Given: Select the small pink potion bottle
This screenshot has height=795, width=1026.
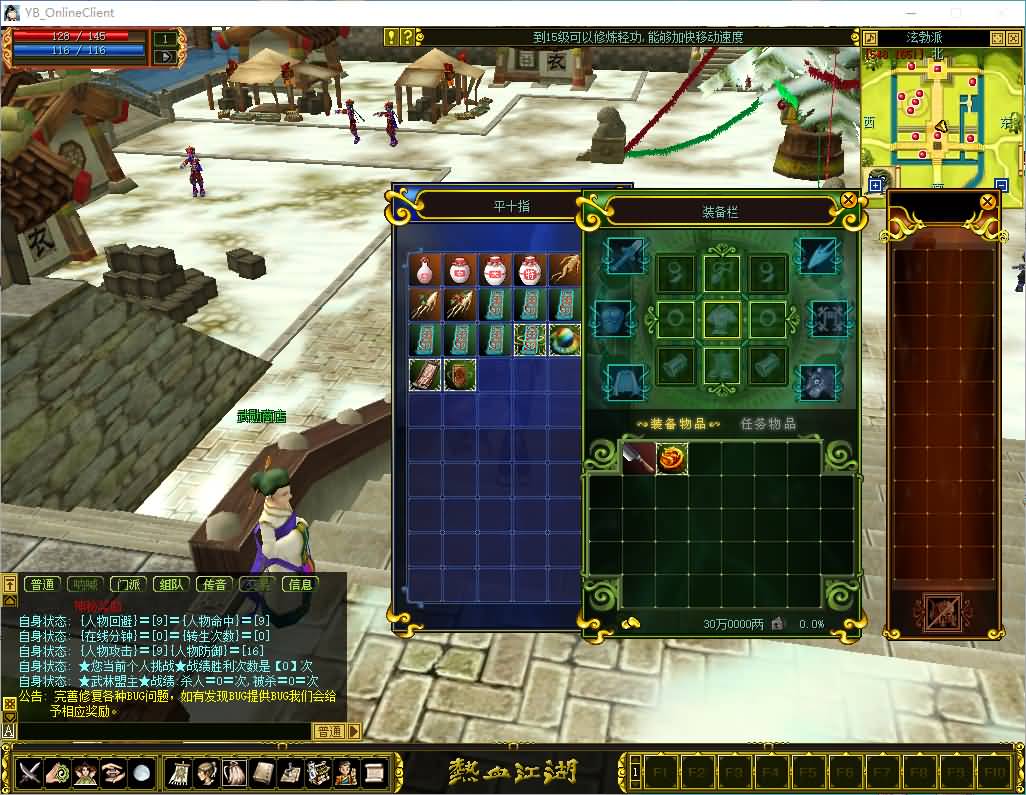Looking at the screenshot, I should (x=425, y=270).
